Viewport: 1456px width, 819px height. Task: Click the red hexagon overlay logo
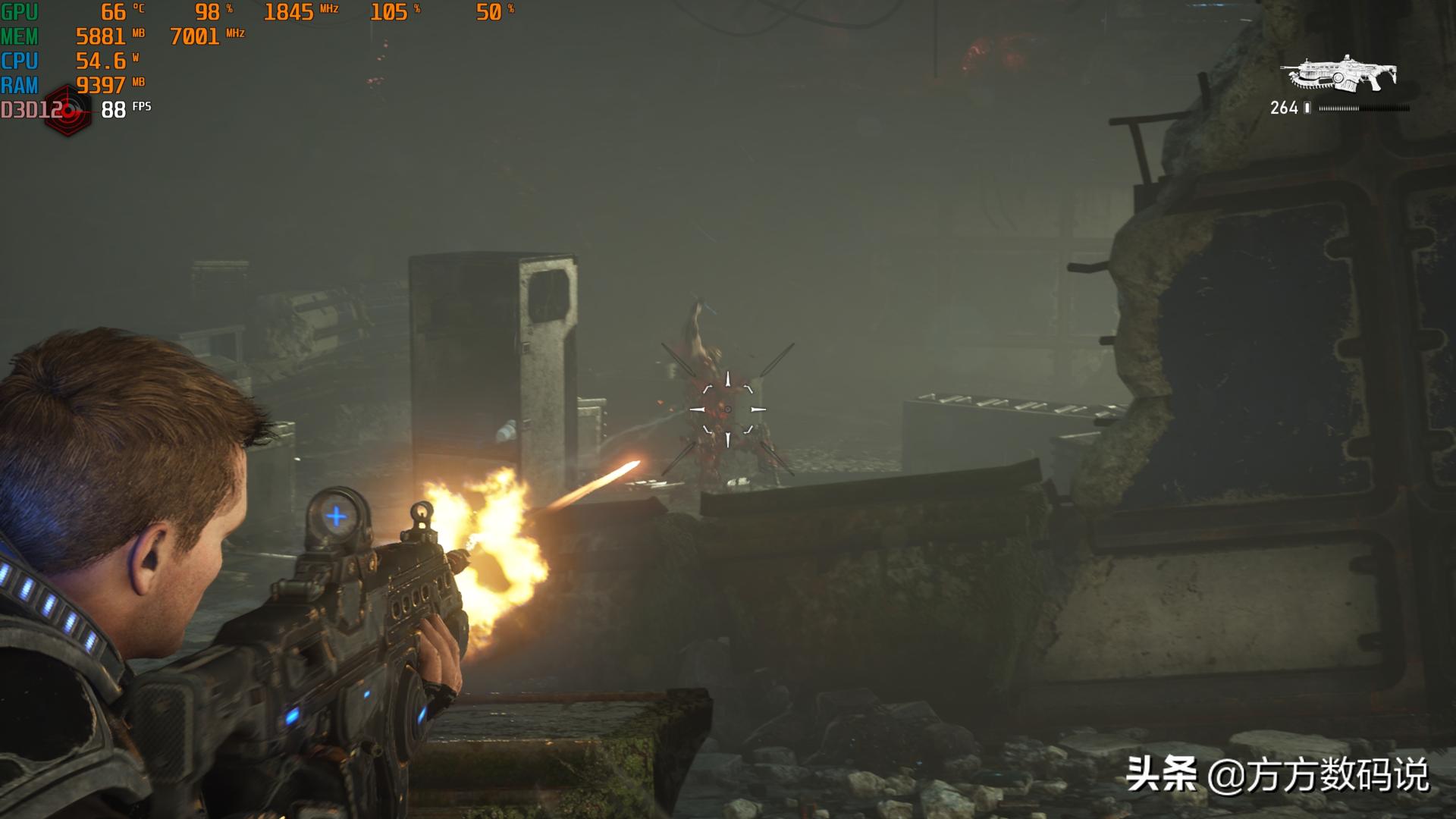coord(68,111)
